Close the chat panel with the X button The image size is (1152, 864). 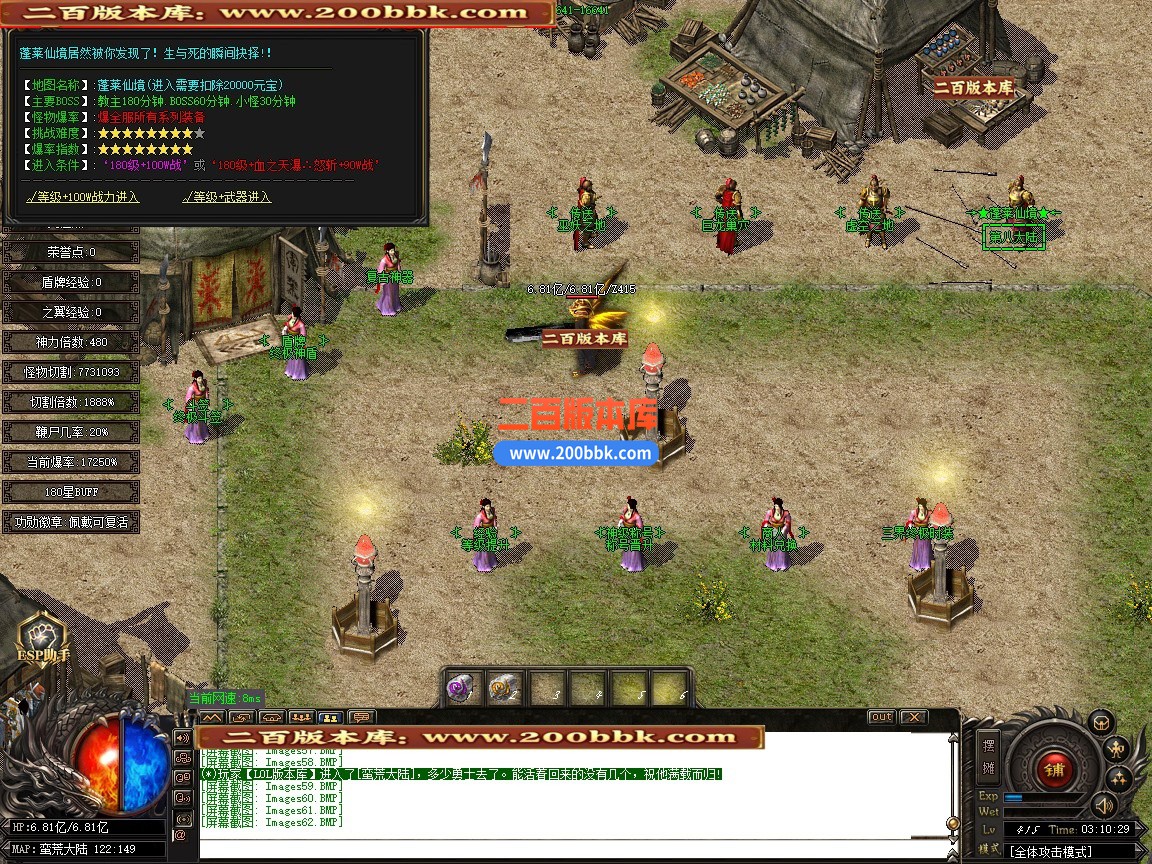tap(913, 717)
